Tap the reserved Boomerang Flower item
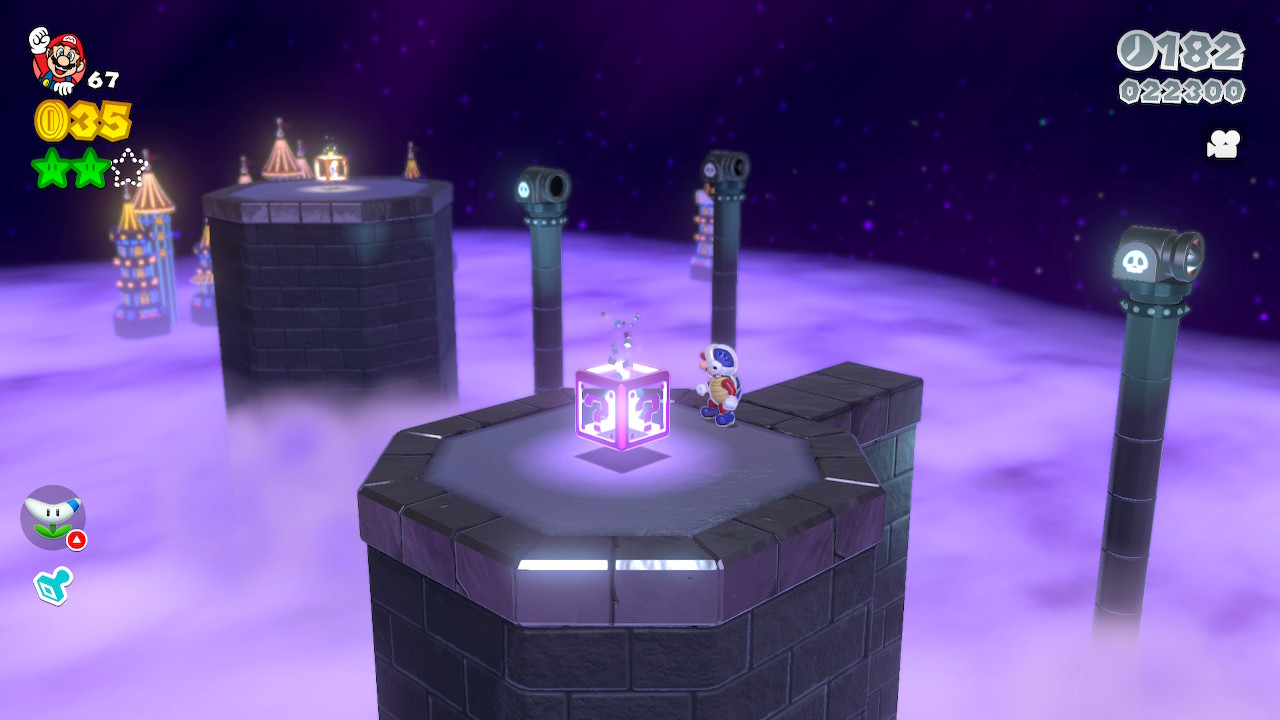Screen dimensions: 1280x720 click(x=52, y=517)
